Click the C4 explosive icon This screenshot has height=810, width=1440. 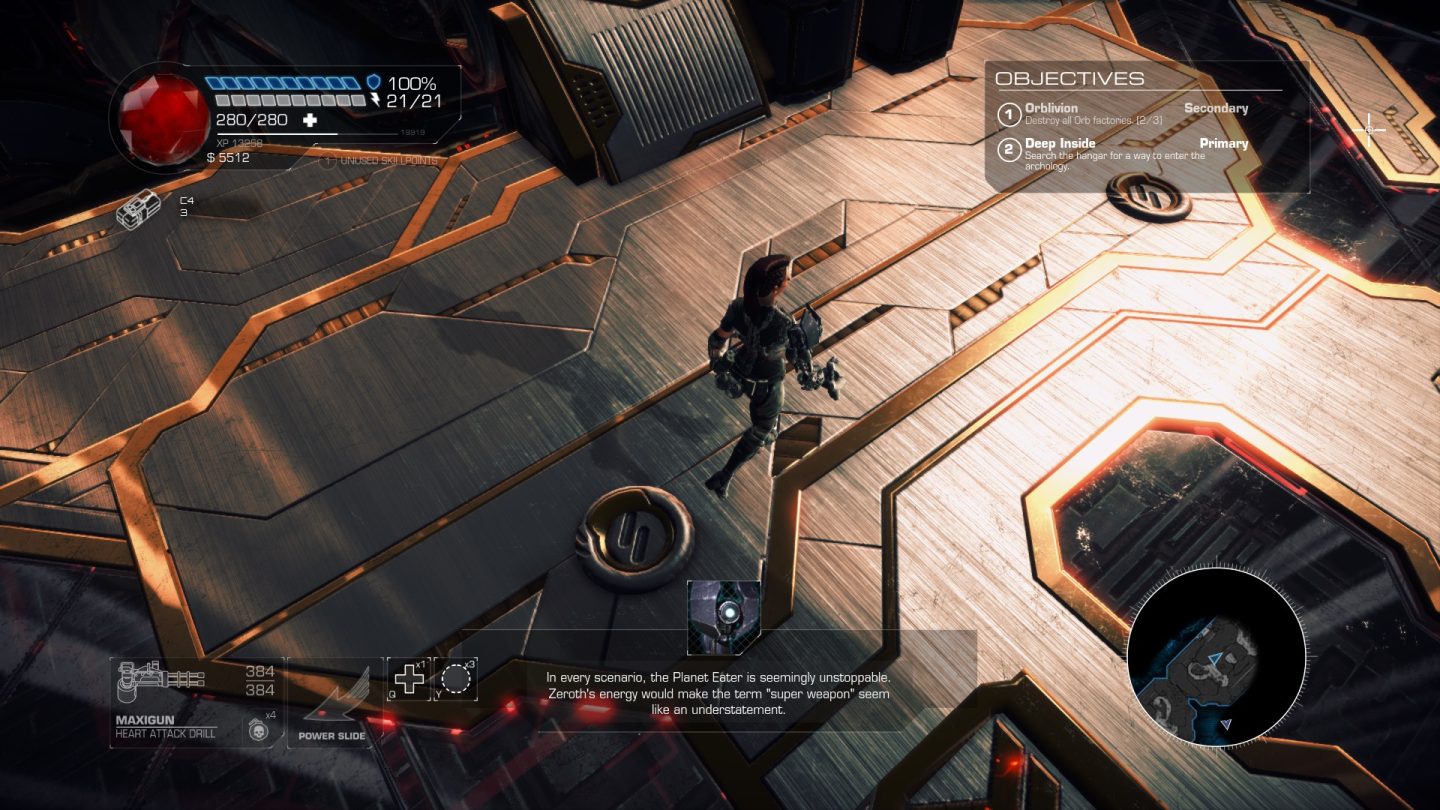[x=140, y=210]
